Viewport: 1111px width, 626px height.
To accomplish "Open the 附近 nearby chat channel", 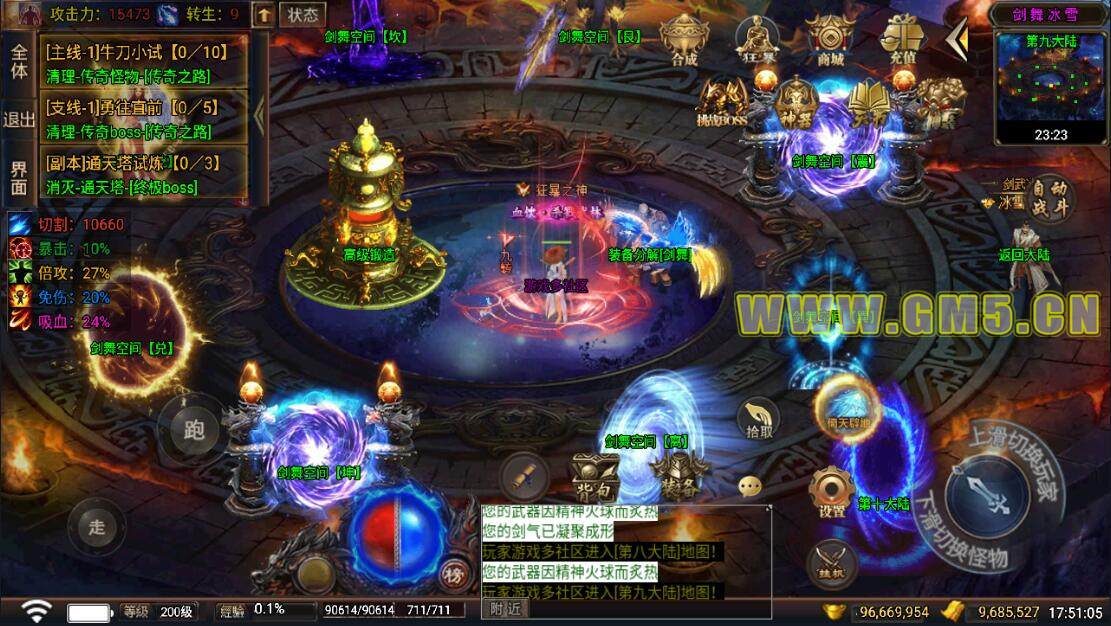I will click(x=506, y=608).
